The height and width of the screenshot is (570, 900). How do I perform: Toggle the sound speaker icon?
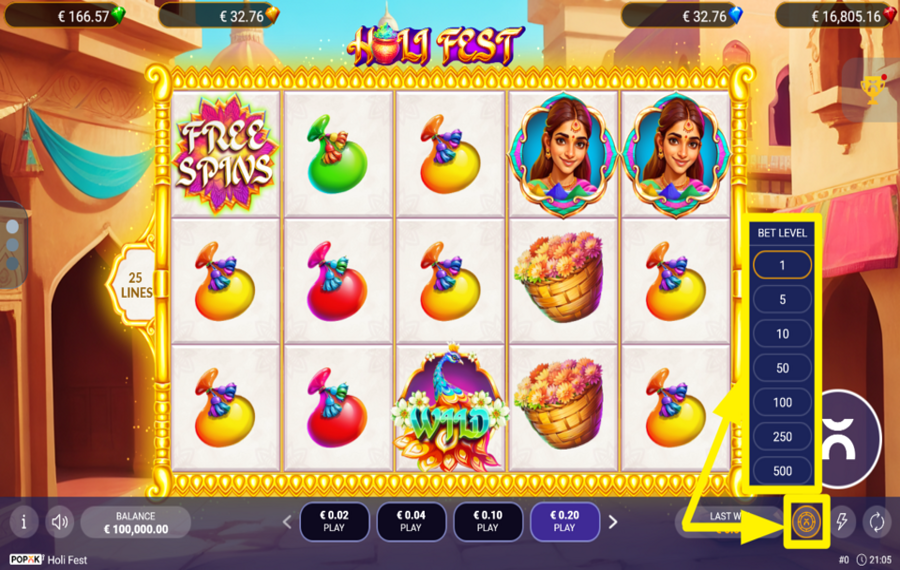pyautogui.click(x=60, y=521)
